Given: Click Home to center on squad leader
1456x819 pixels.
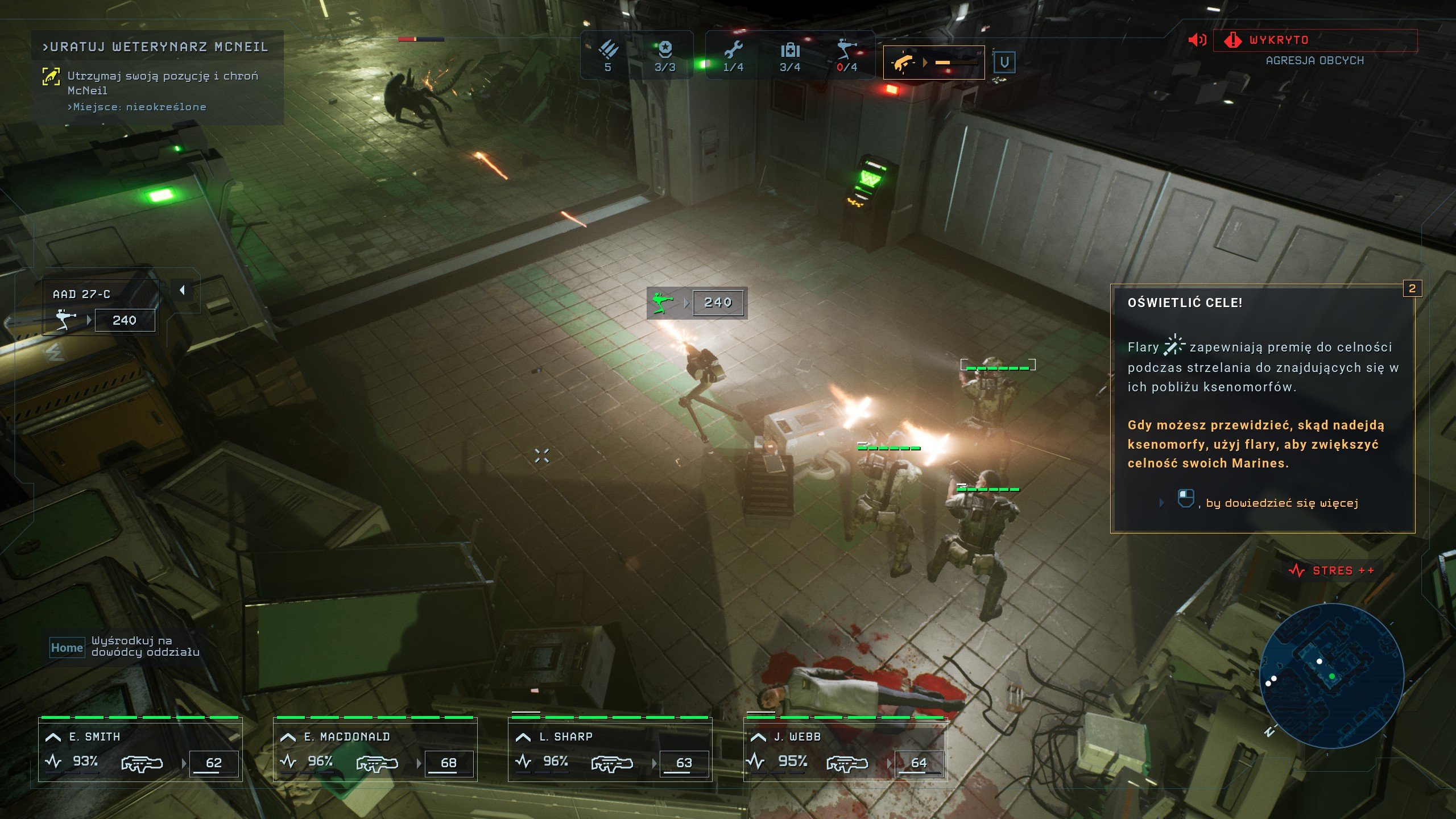Looking at the screenshot, I should click(67, 647).
